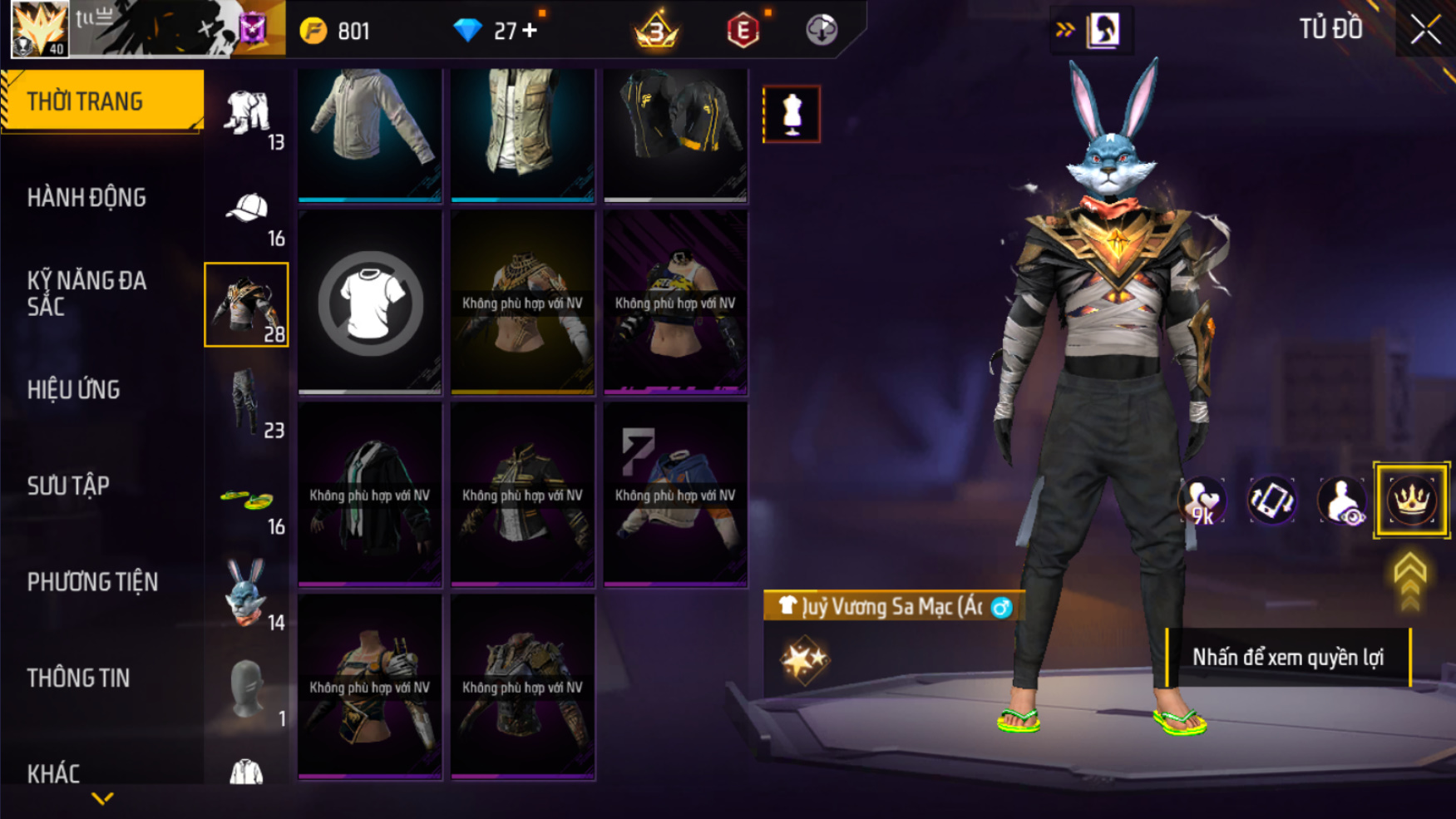Pick the black and yellow jacket

(x=675, y=133)
